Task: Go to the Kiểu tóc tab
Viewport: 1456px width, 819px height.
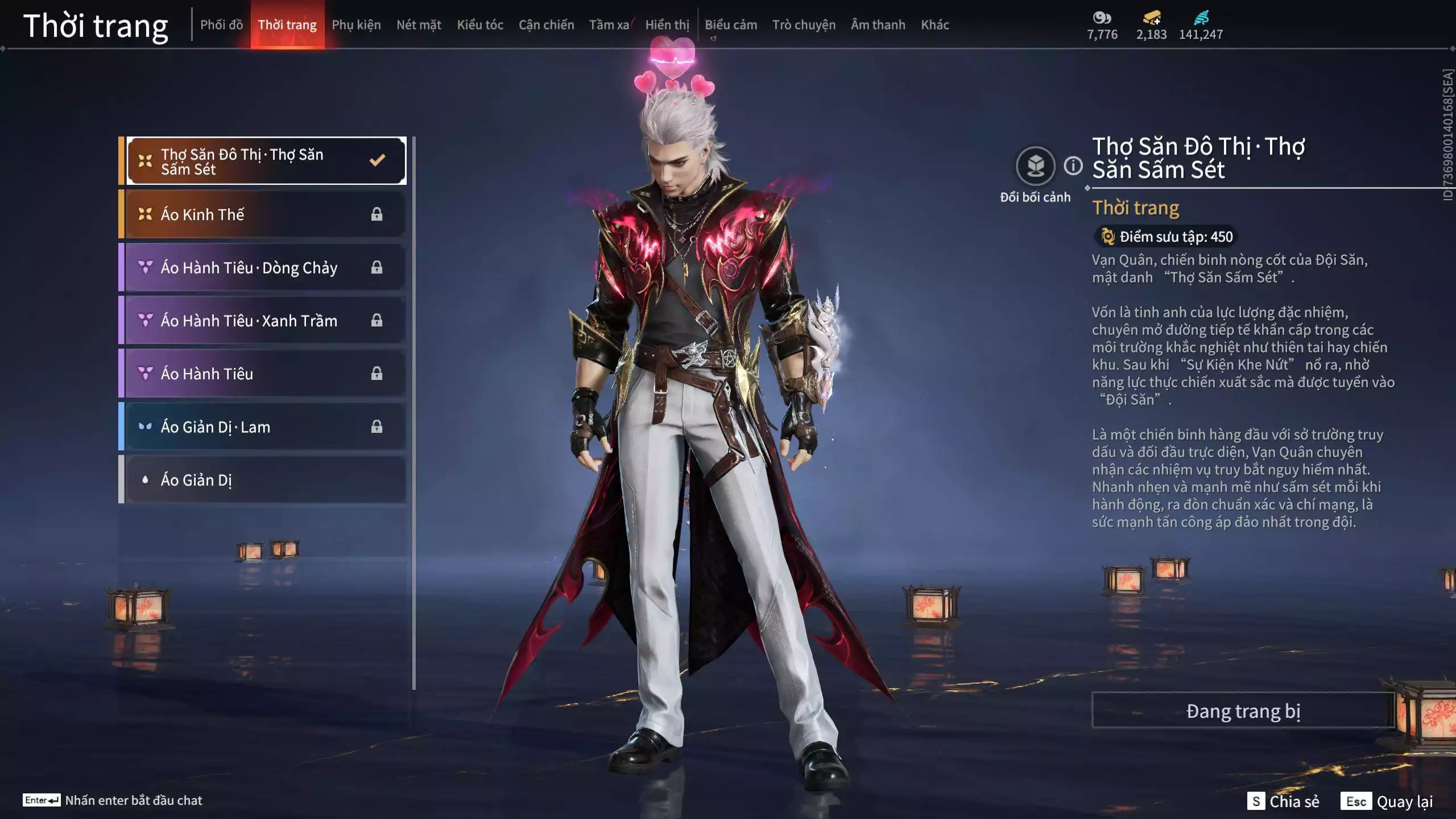Action: pos(480,25)
